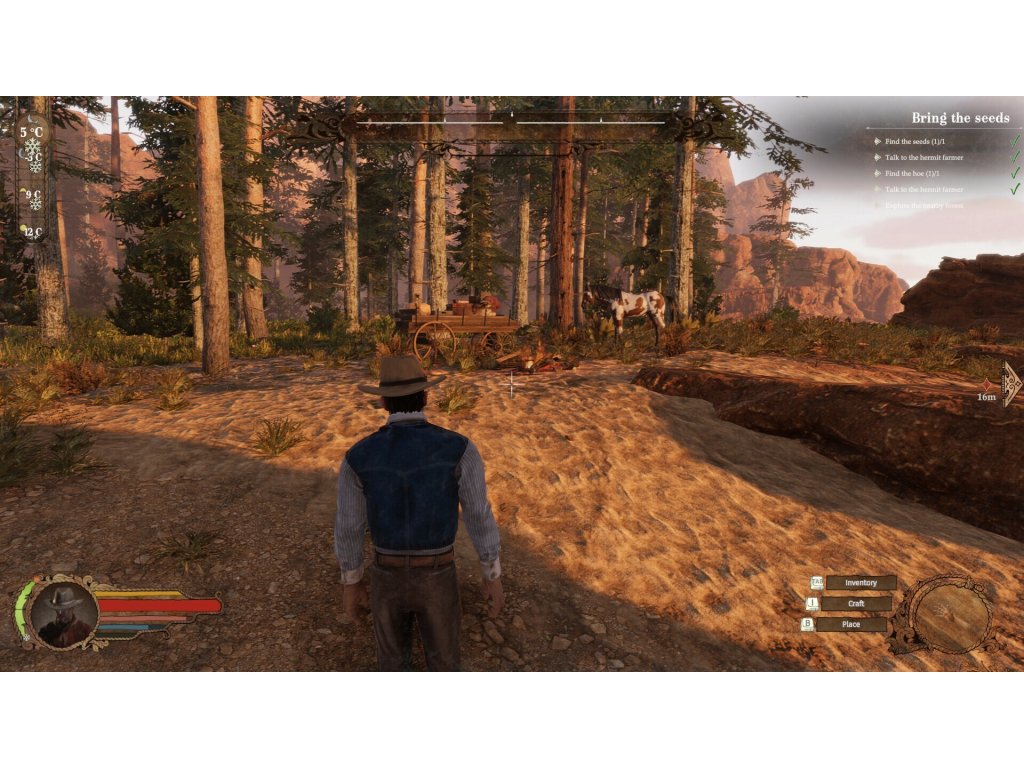This screenshot has height=768, width=1024.
Task: Open the Bring the seeds quest title
Action: [960, 118]
